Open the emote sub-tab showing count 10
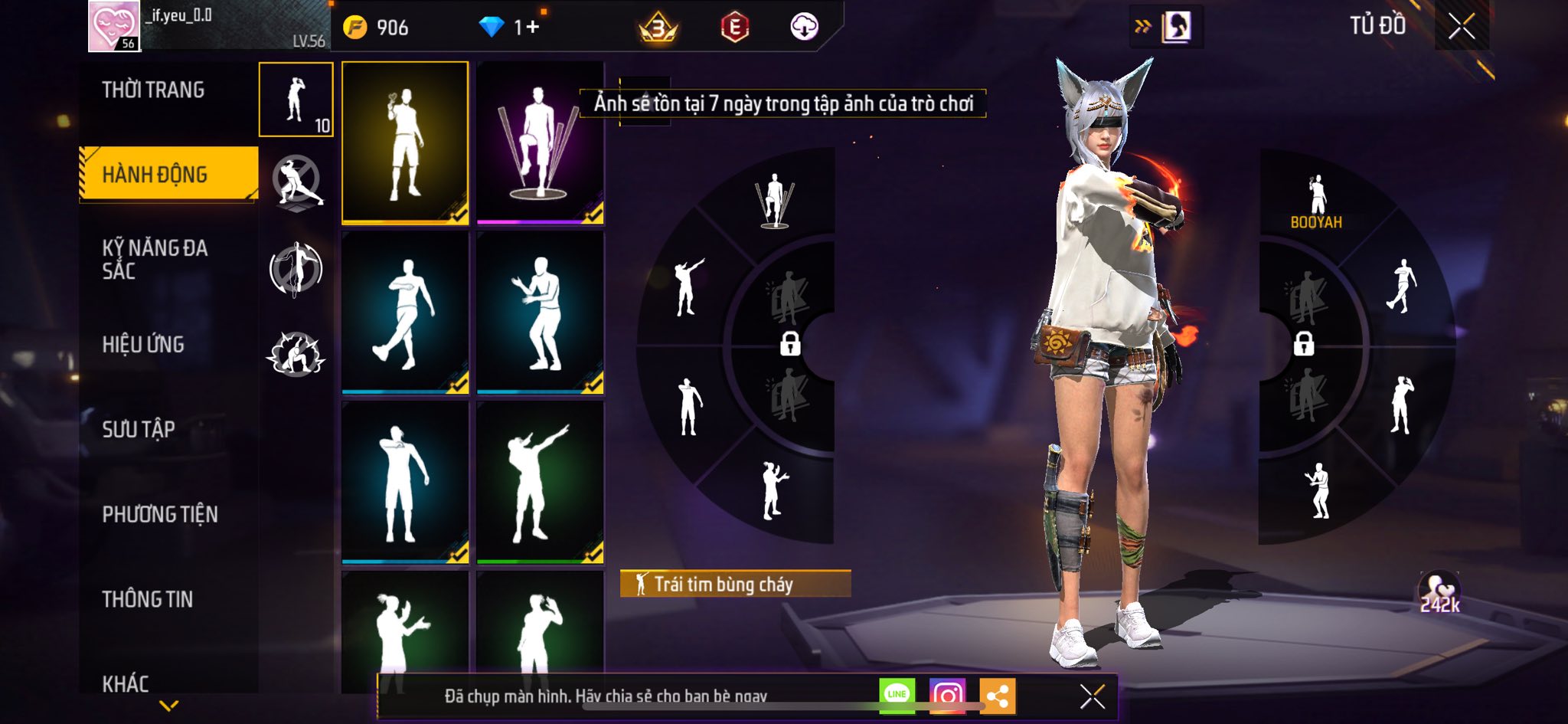Screen dimensions: 1568x724 coord(296,100)
